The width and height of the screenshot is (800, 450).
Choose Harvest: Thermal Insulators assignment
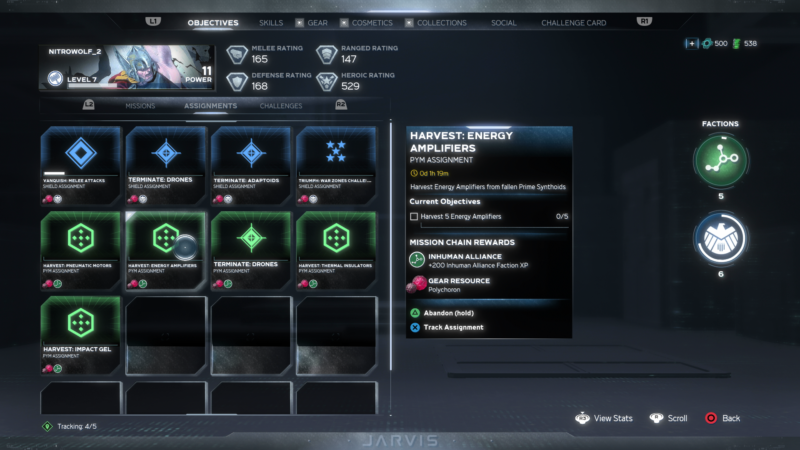[x=335, y=250]
